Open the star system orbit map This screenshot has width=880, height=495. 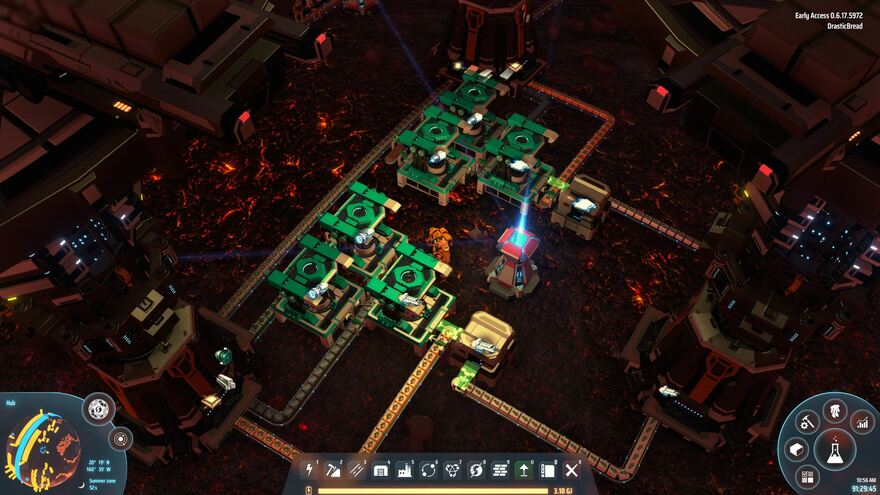point(121,439)
